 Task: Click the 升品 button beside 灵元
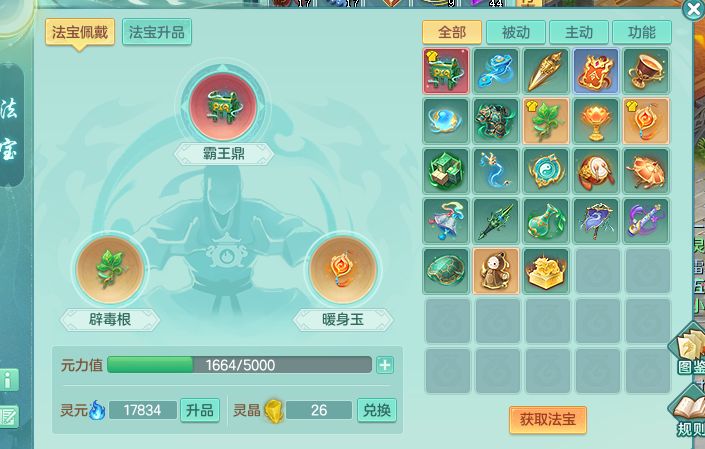pyautogui.click(x=199, y=410)
